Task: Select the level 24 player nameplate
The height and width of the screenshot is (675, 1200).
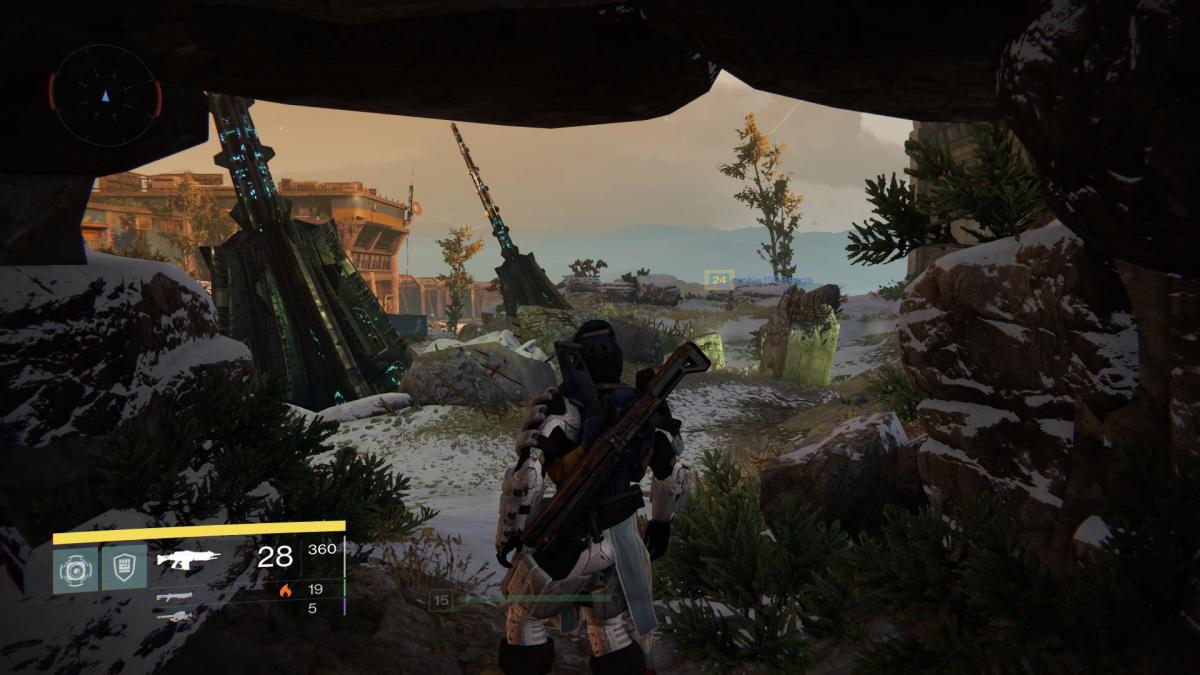Action: pos(719,281)
